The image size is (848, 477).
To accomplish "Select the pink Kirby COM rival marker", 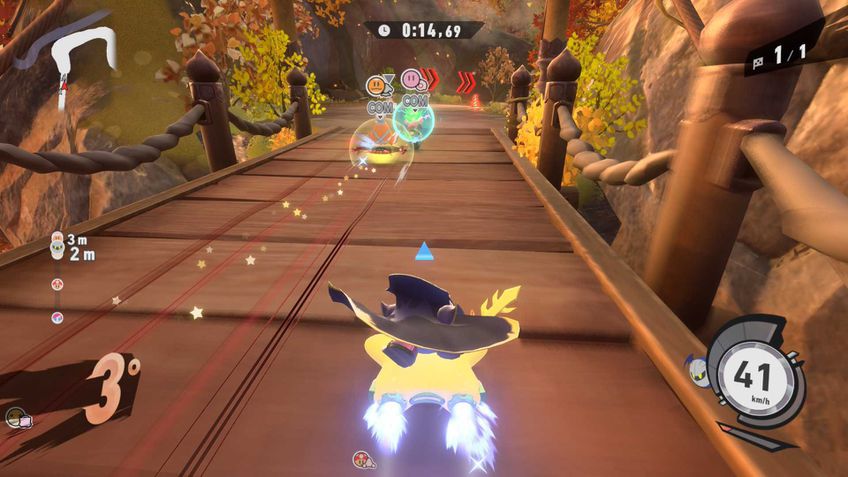I will pyautogui.click(x=412, y=79).
